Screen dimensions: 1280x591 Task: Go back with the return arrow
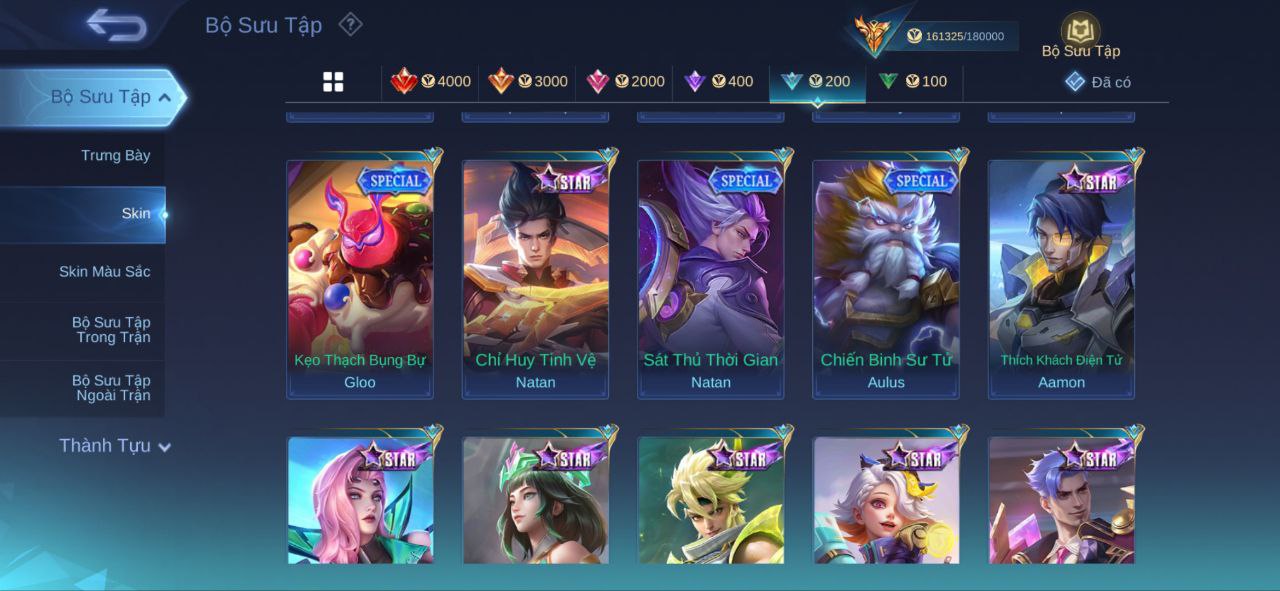[116, 25]
